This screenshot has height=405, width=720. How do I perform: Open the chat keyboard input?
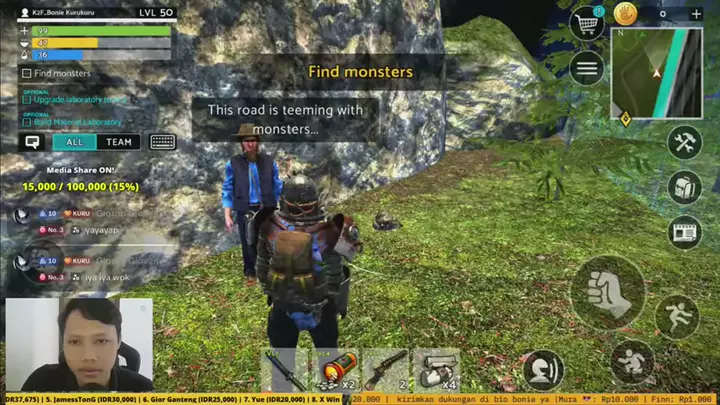pos(163,142)
